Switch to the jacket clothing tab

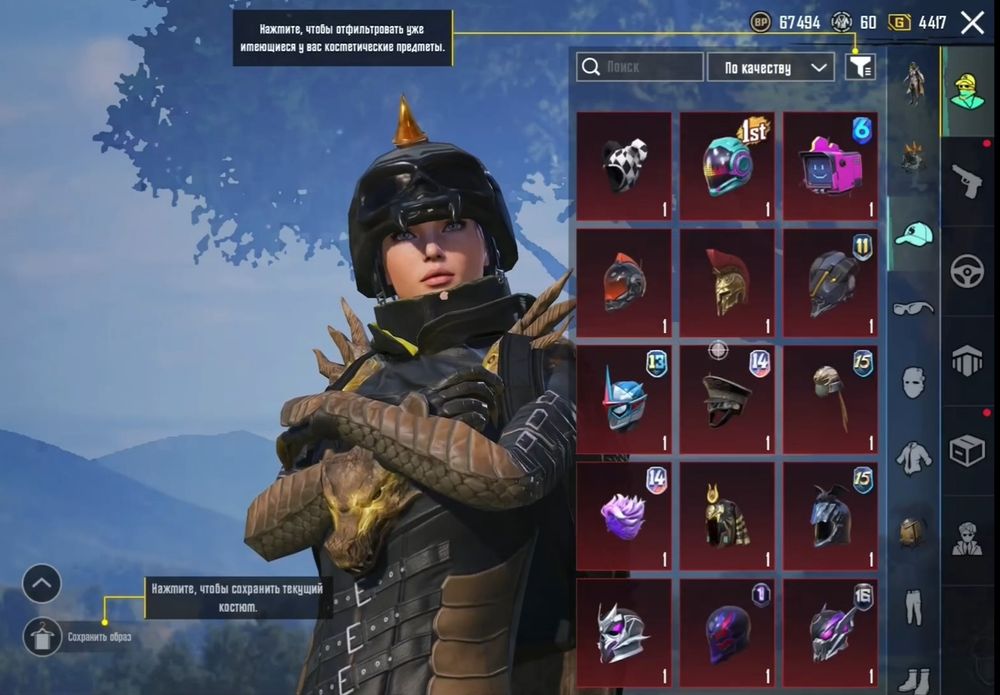pos(914,456)
